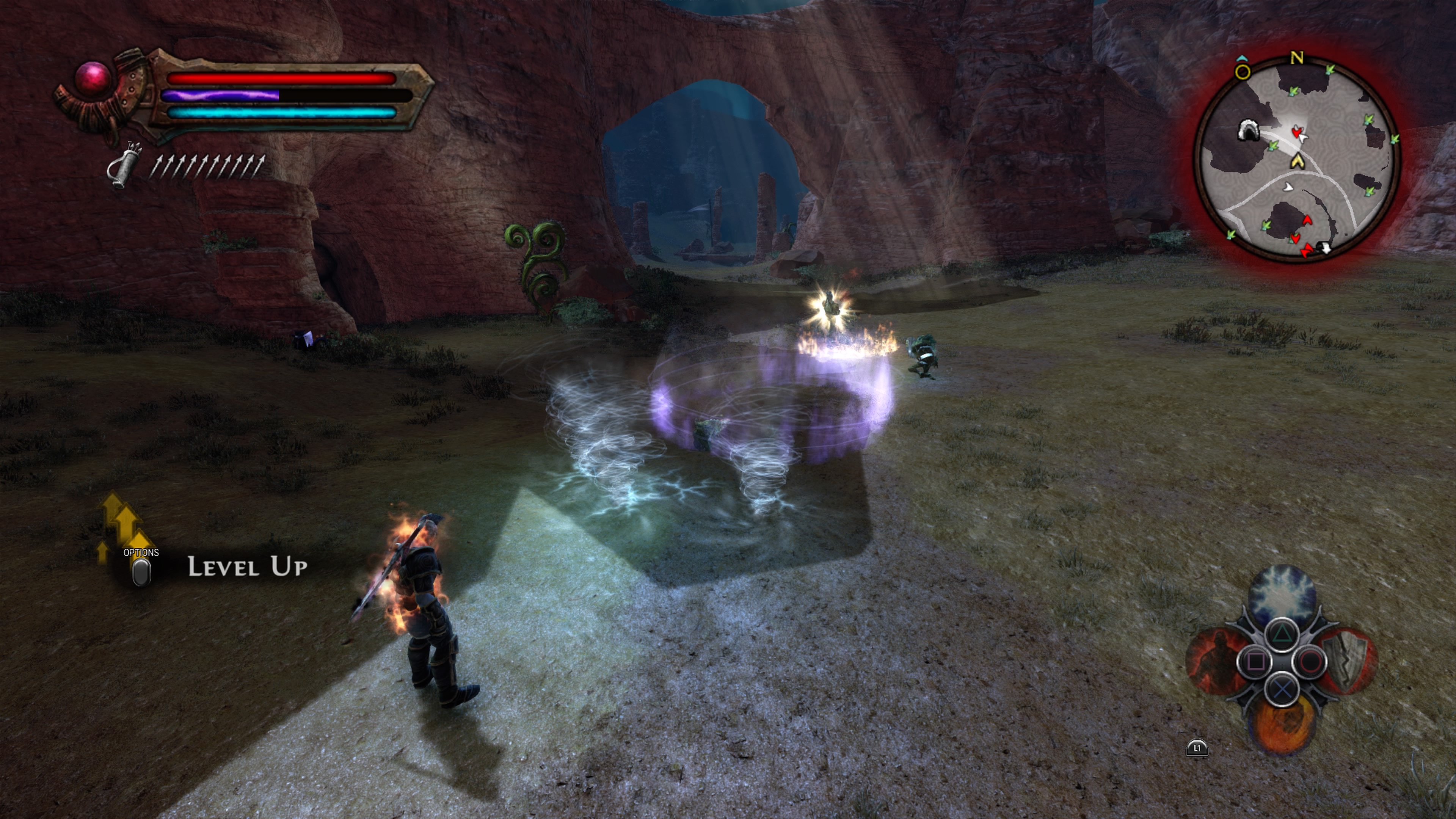This screenshot has height=819, width=1456.
Task: Activate the lightning storm ability icon
Action: click(1281, 594)
